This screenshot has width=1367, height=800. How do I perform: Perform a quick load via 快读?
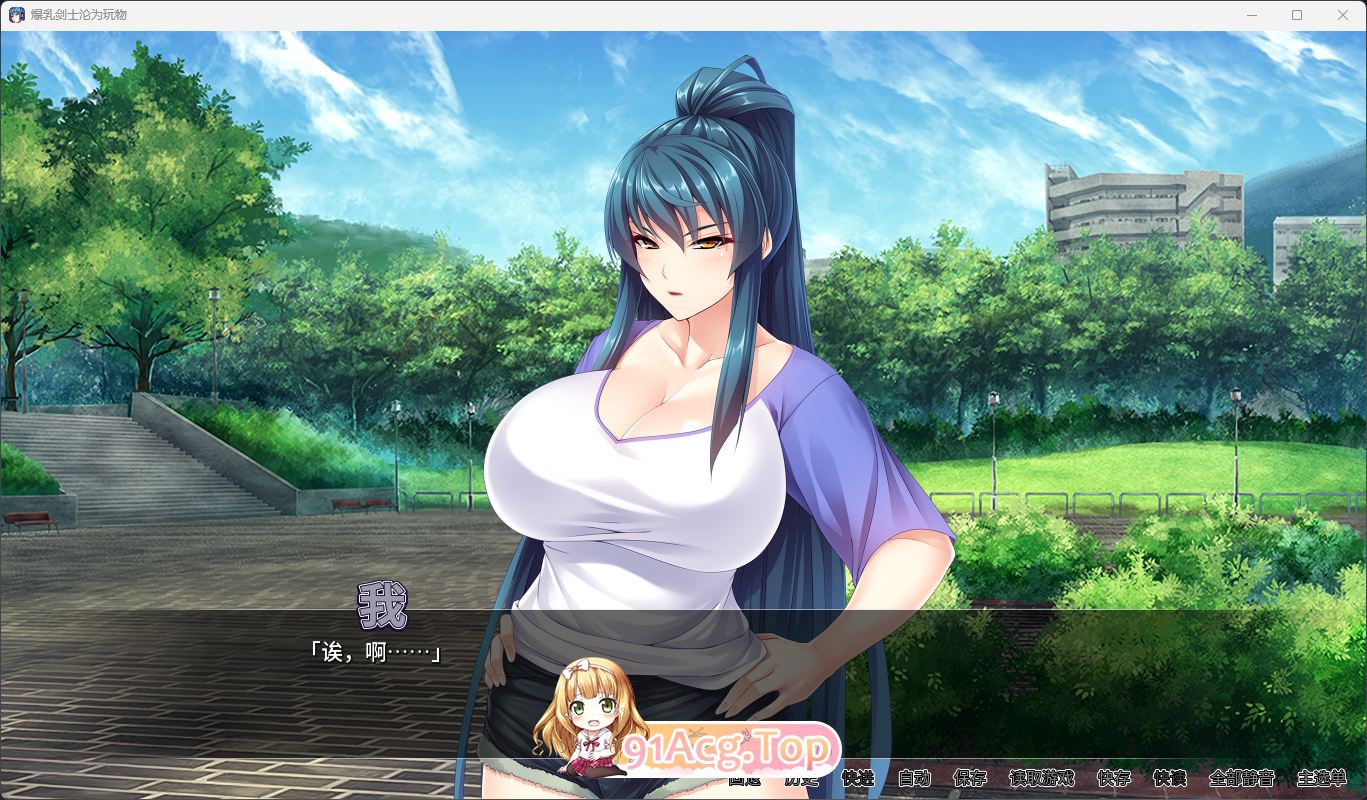pyautogui.click(x=1170, y=778)
